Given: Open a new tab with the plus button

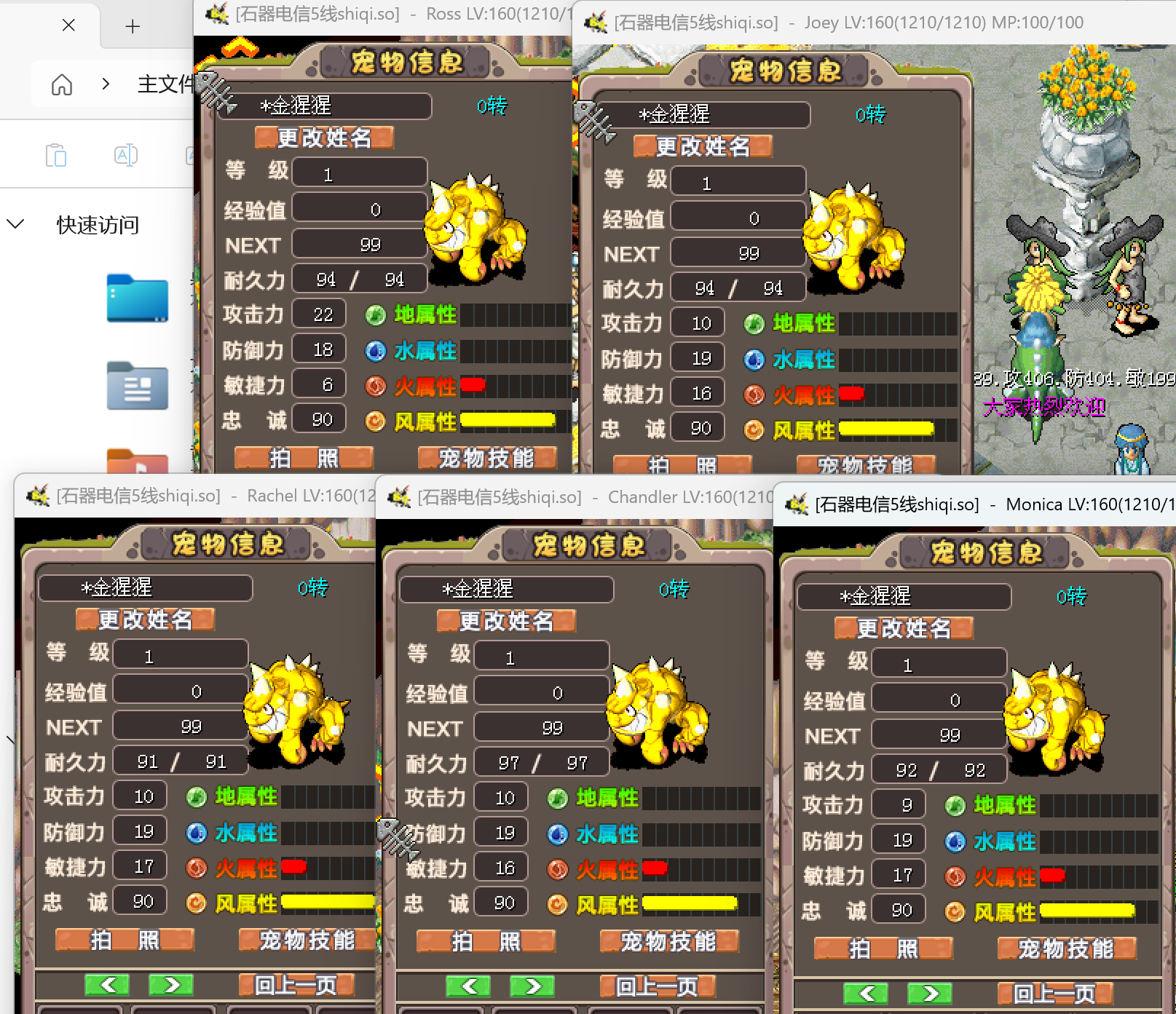Looking at the screenshot, I should (x=132, y=26).
